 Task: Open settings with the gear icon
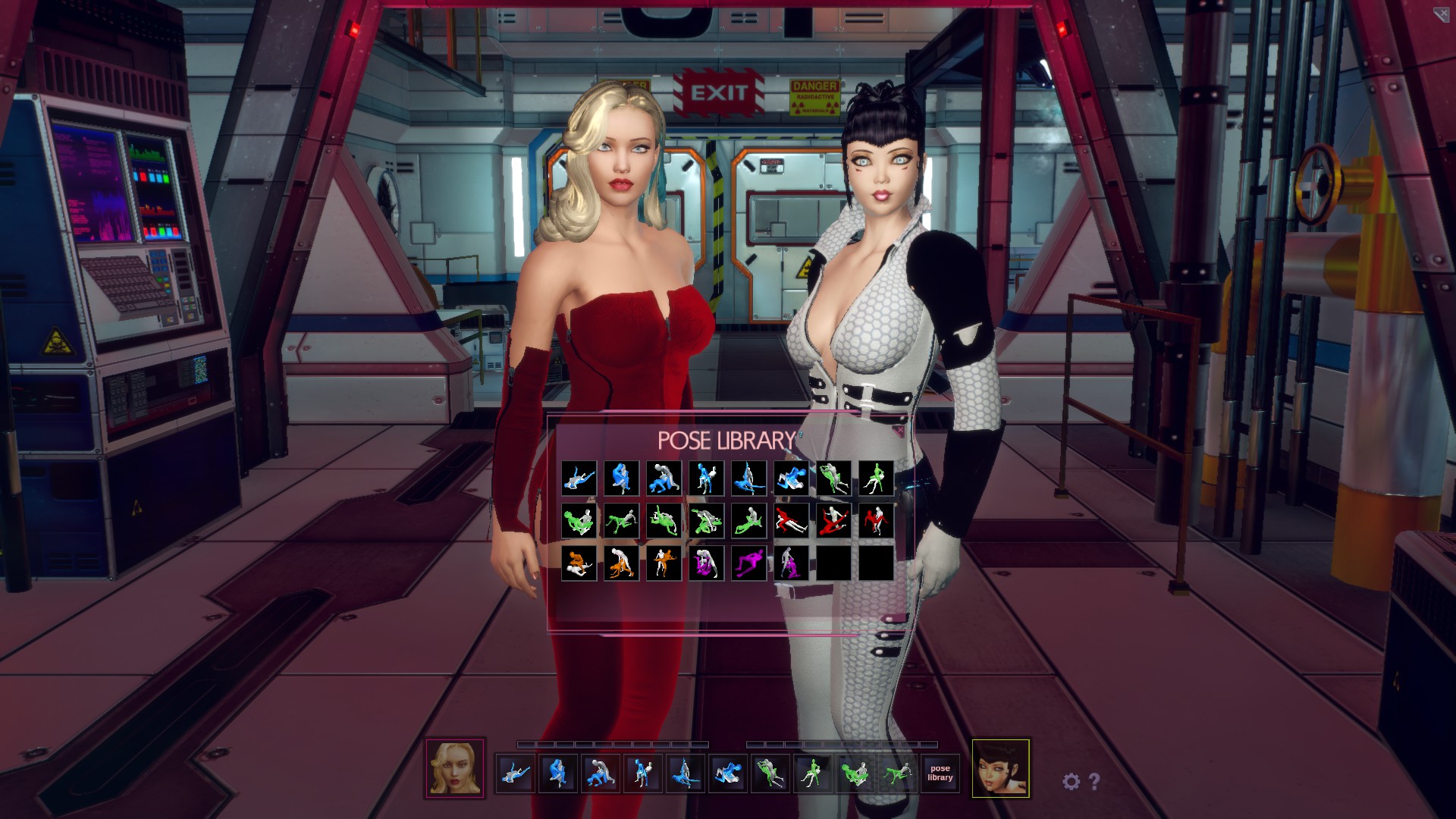1071,781
